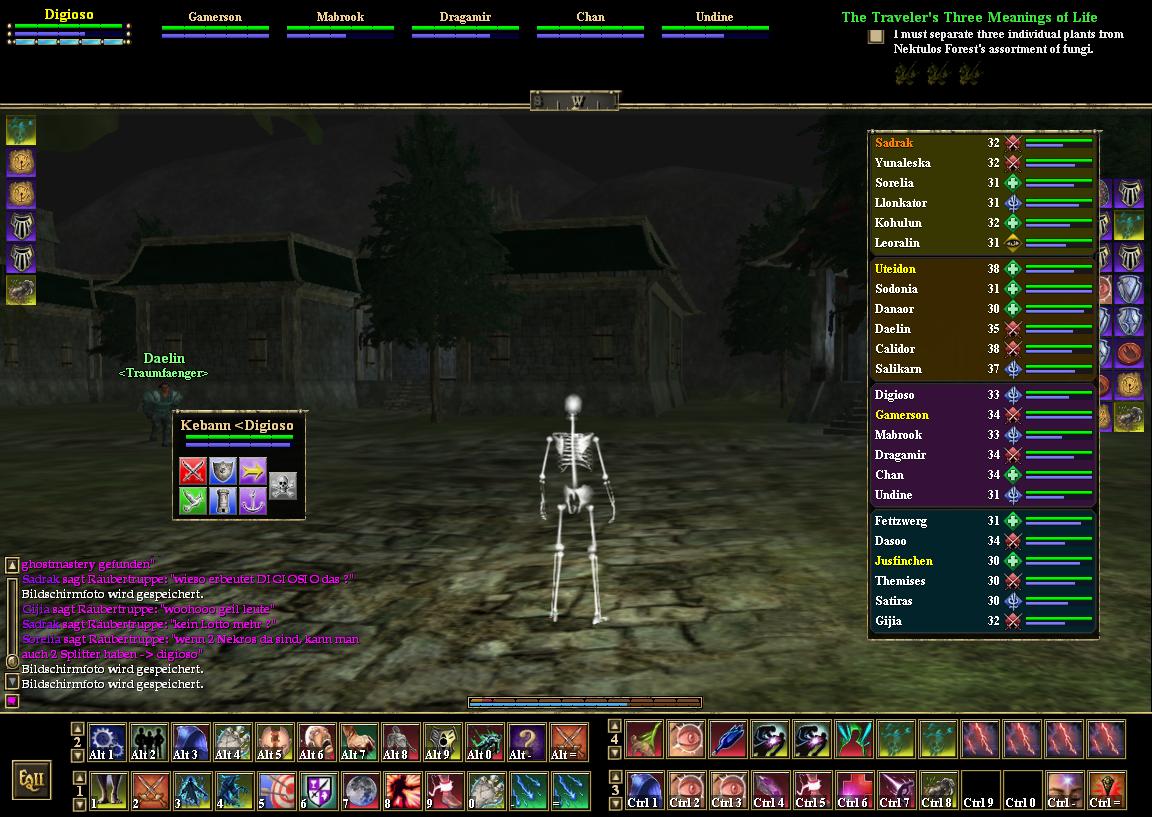Choose the yellow arrow pet command
Image resolution: width=1152 pixels, height=817 pixels.
[x=253, y=470]
